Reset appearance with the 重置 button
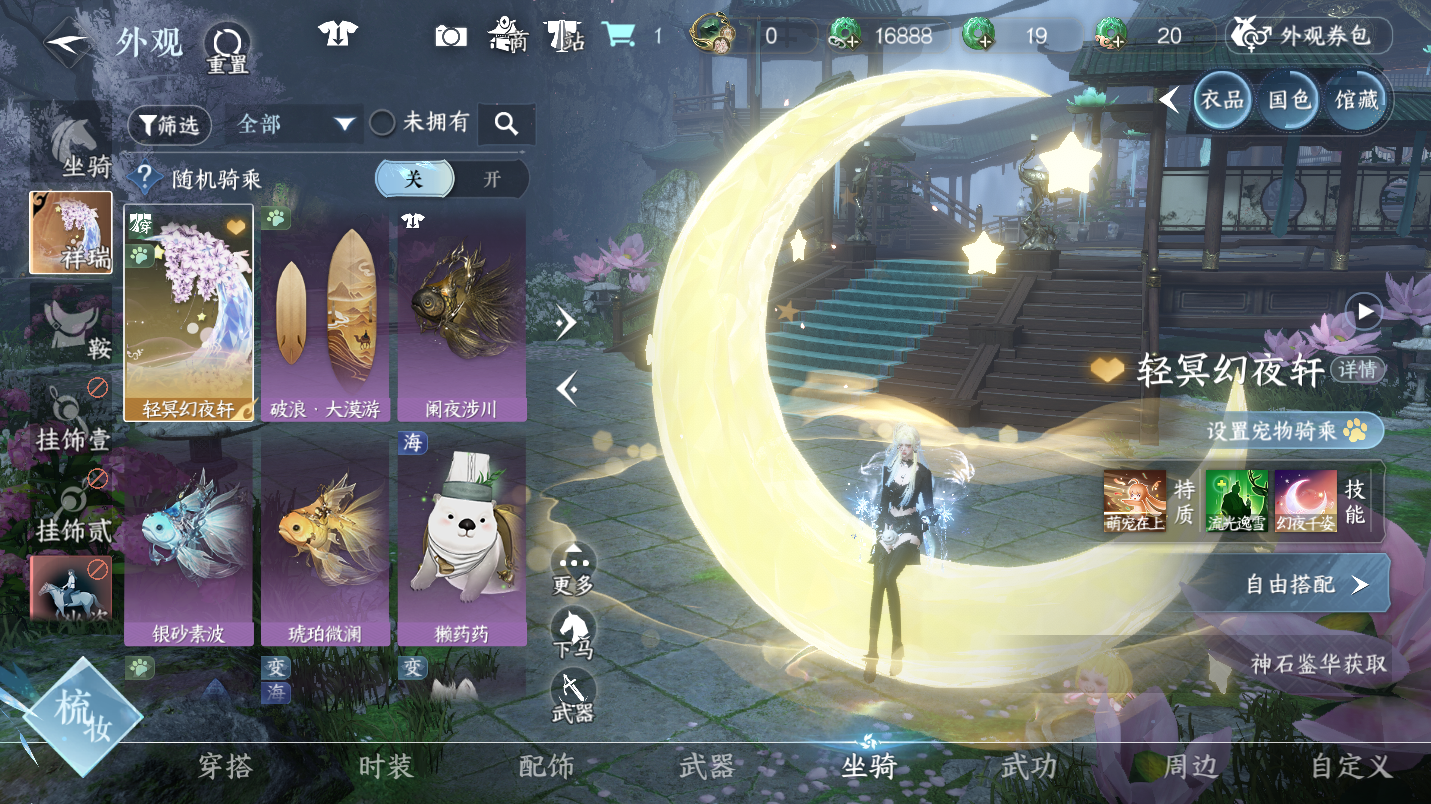1431x804 pixels. [x=227, y=47]
